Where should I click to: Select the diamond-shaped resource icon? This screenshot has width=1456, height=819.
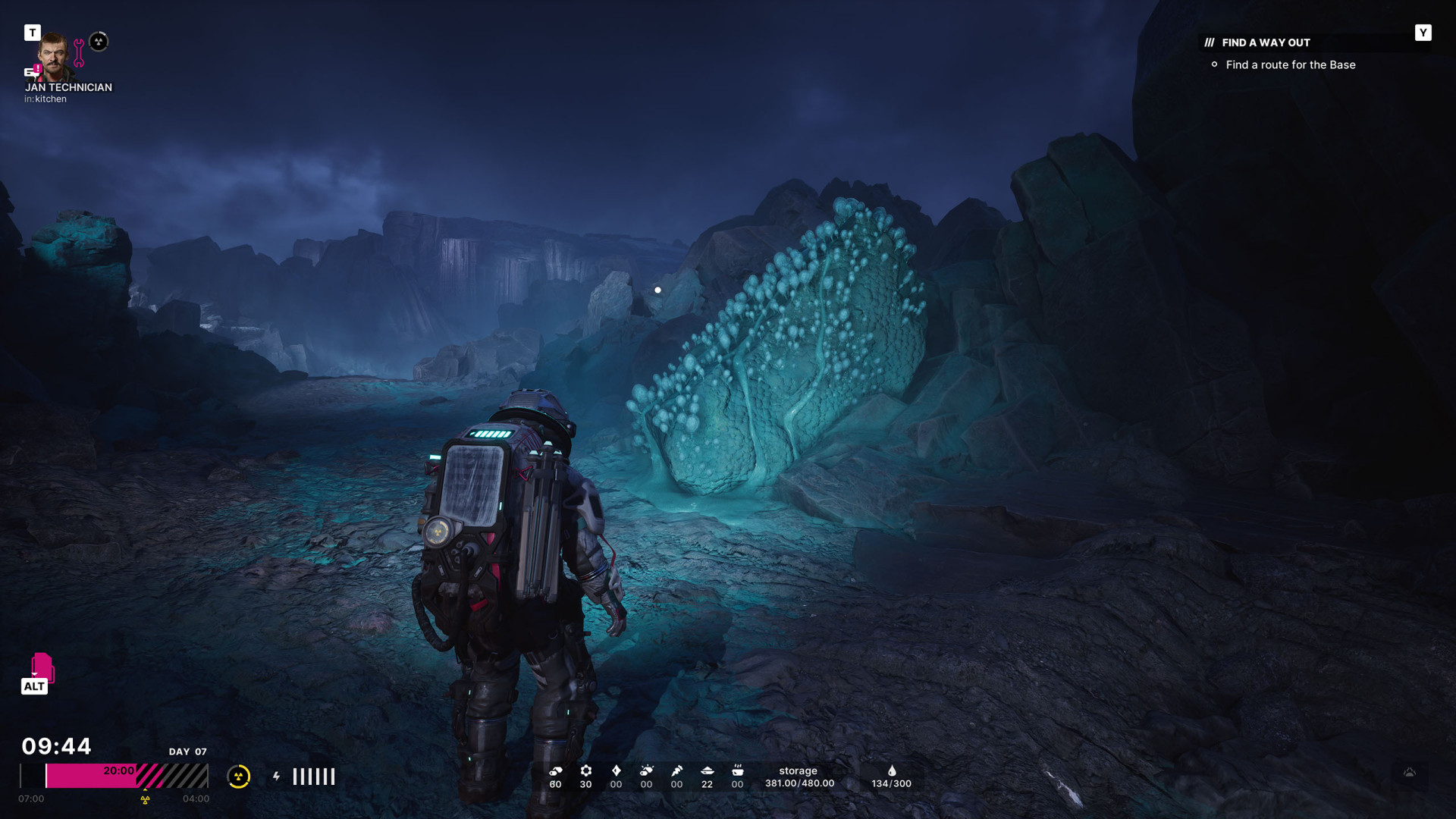click(x=616, y=771)
